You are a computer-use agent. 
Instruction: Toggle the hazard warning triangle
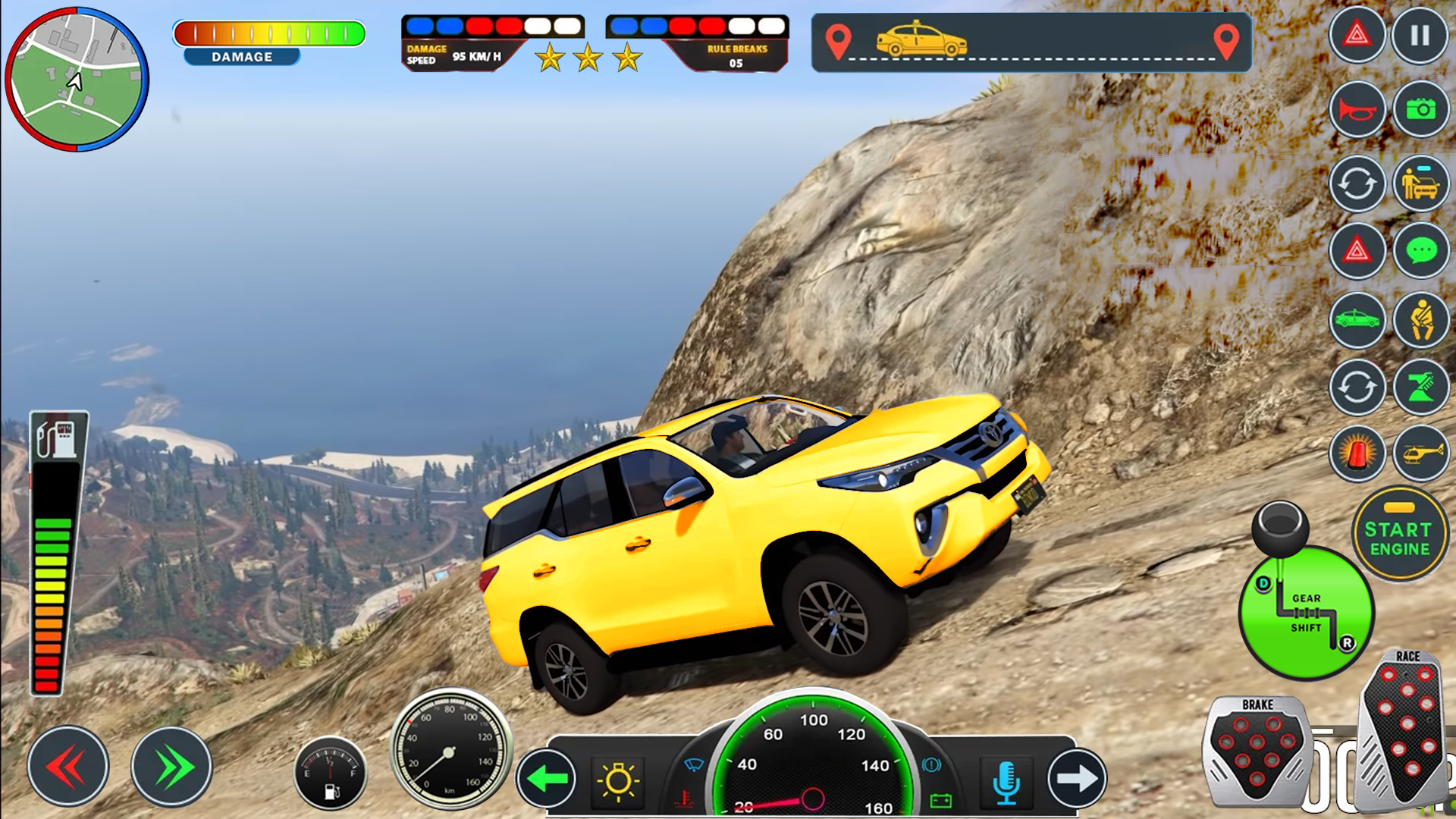pos(1357,34)
